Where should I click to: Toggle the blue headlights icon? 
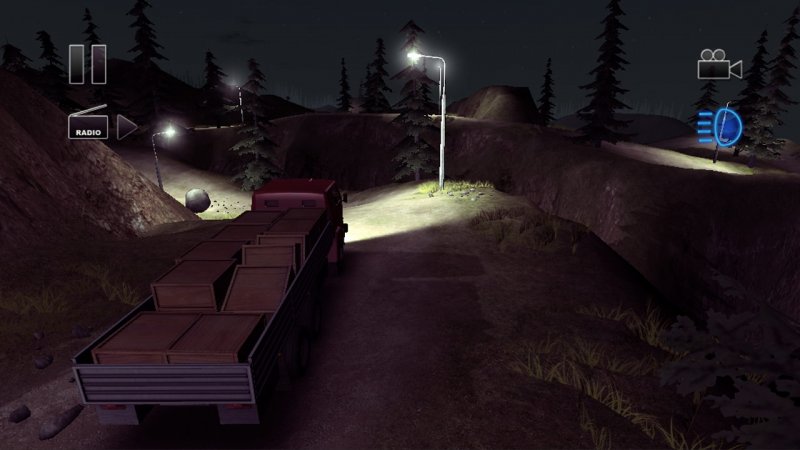coord(720,128)
